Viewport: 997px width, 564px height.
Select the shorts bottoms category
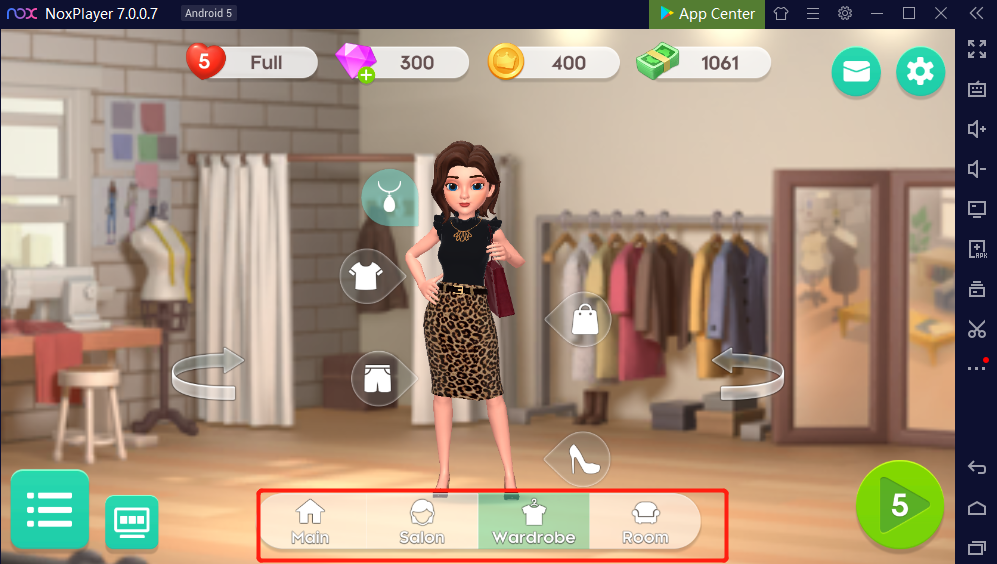(377, 378)
